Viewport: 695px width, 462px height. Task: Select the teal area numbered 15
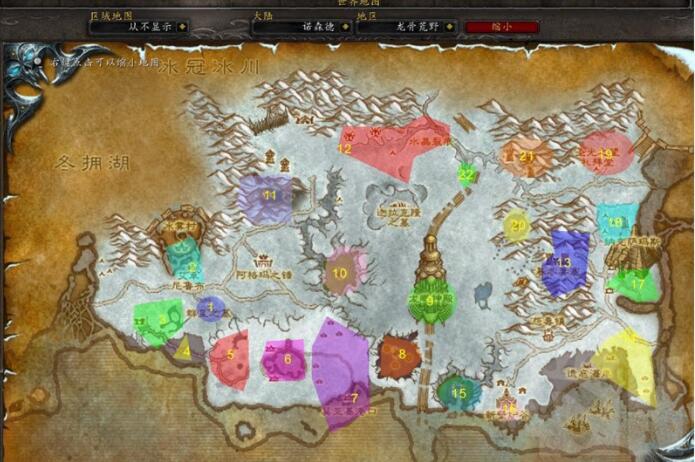click(x=458, y=391)
